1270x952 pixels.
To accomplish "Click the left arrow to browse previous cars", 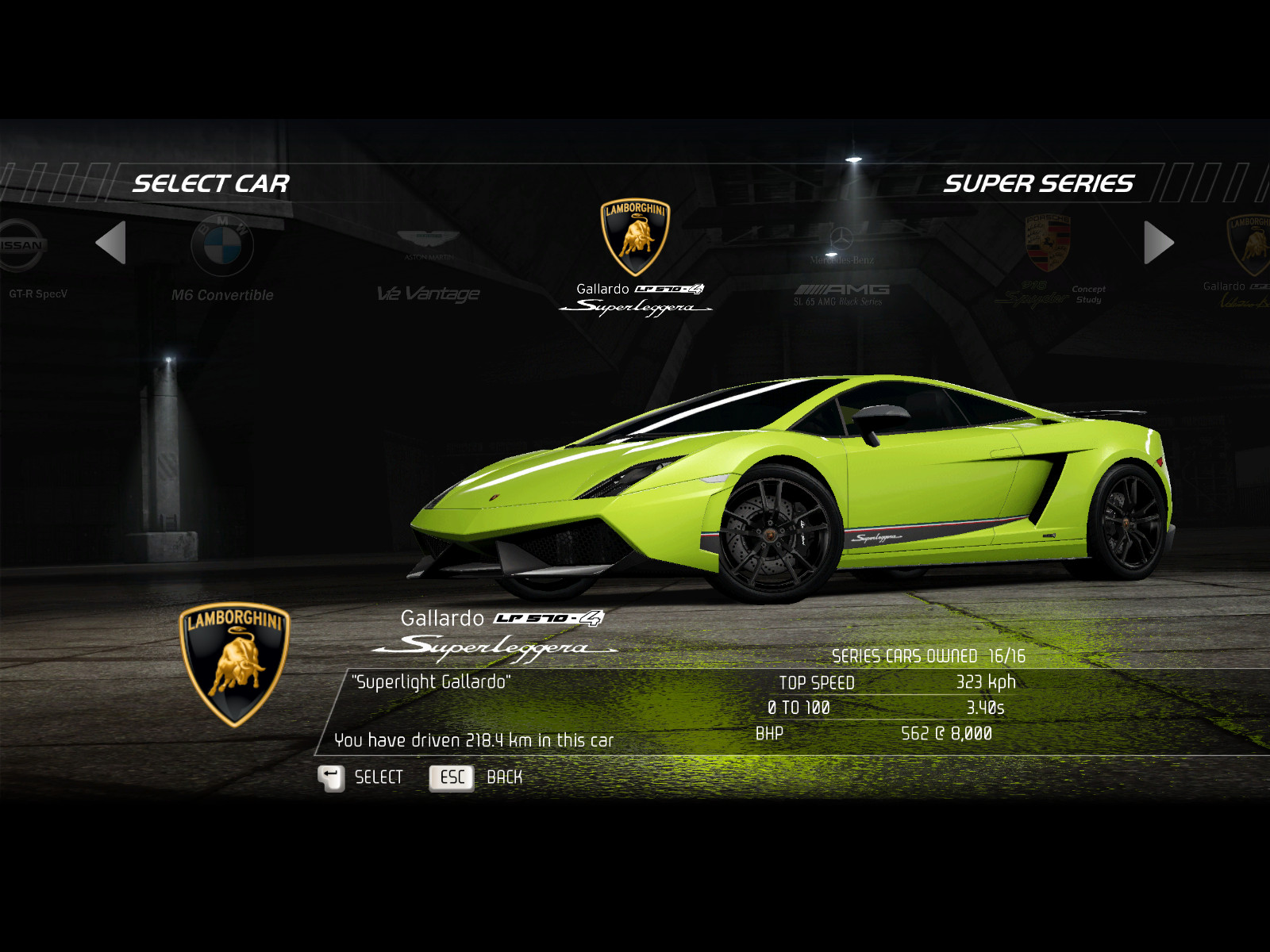I will coord(111,243).
